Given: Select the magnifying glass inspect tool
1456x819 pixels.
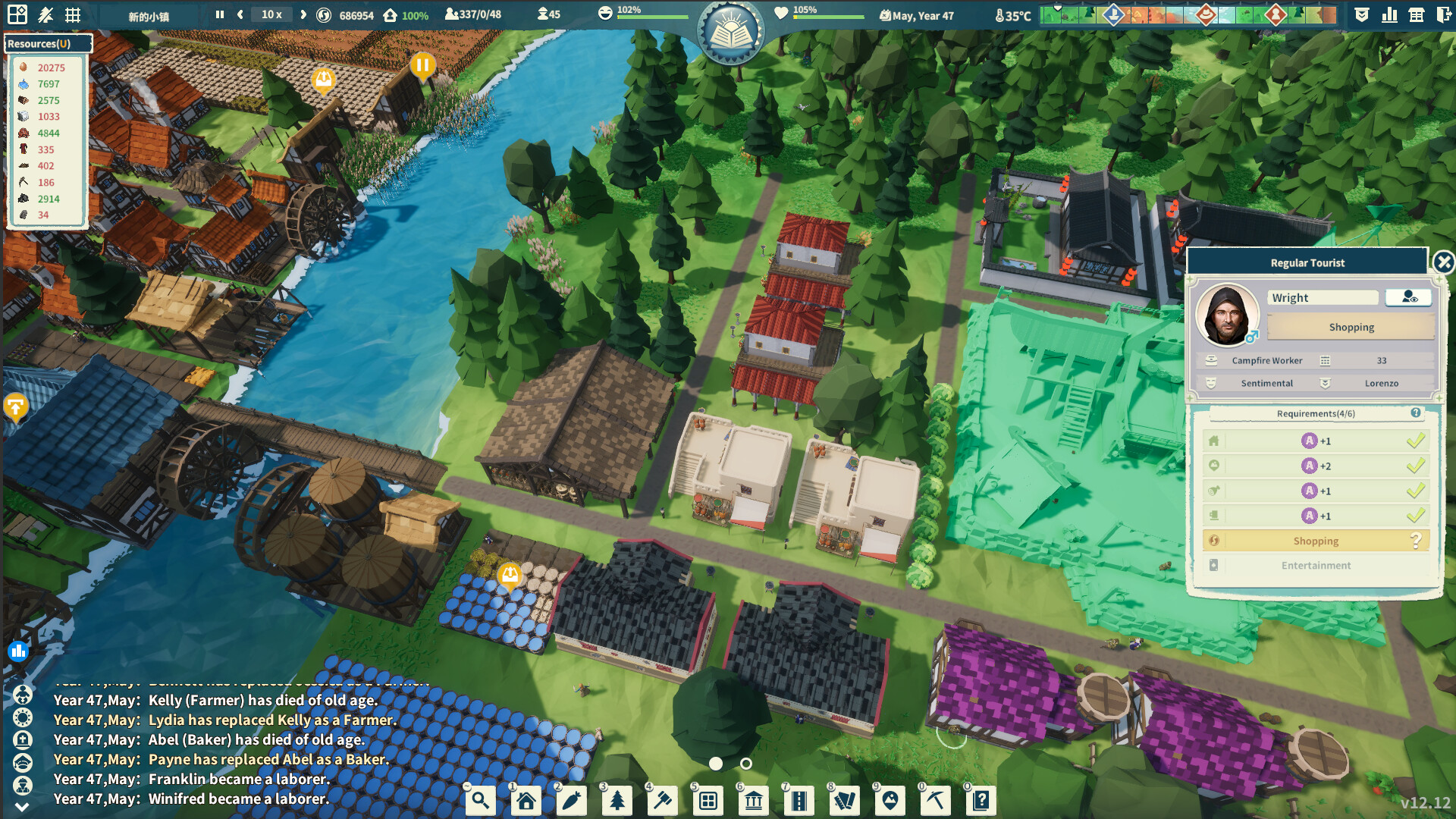Looking at the screenshot, I should point(480,800).
